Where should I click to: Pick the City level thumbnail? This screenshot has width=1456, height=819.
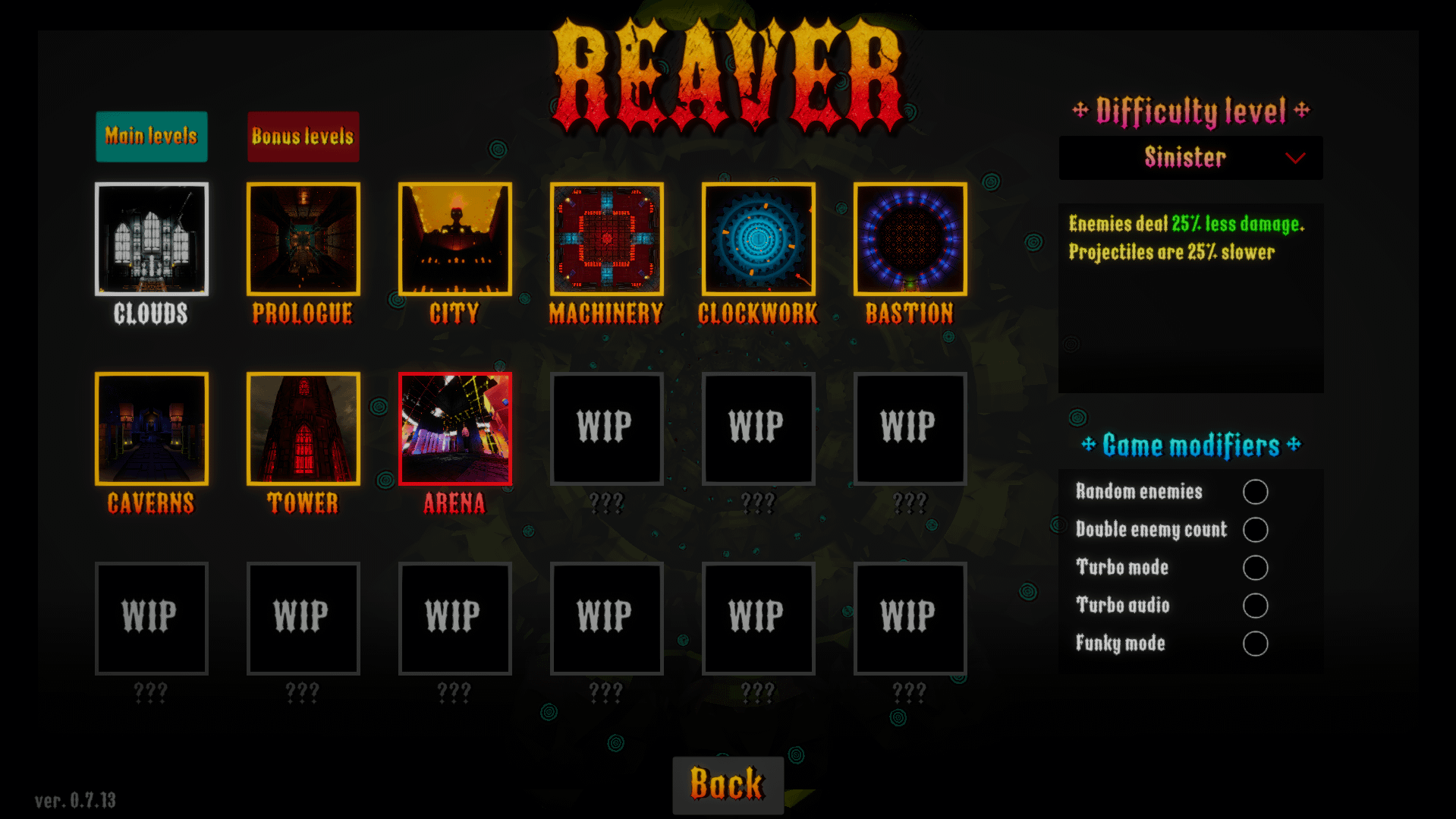[455, 239]
